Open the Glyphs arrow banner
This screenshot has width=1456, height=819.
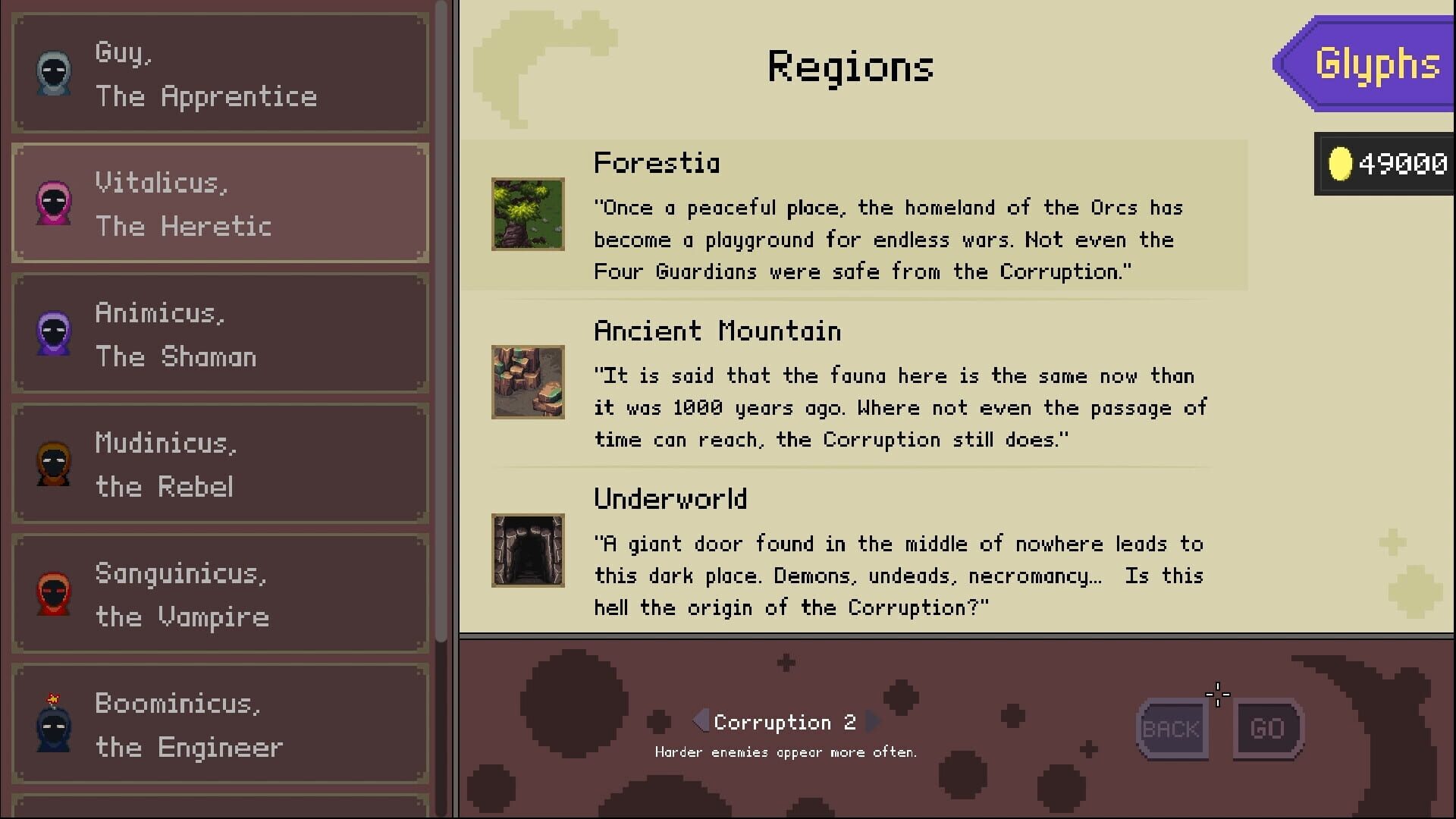click(1378, 64)
